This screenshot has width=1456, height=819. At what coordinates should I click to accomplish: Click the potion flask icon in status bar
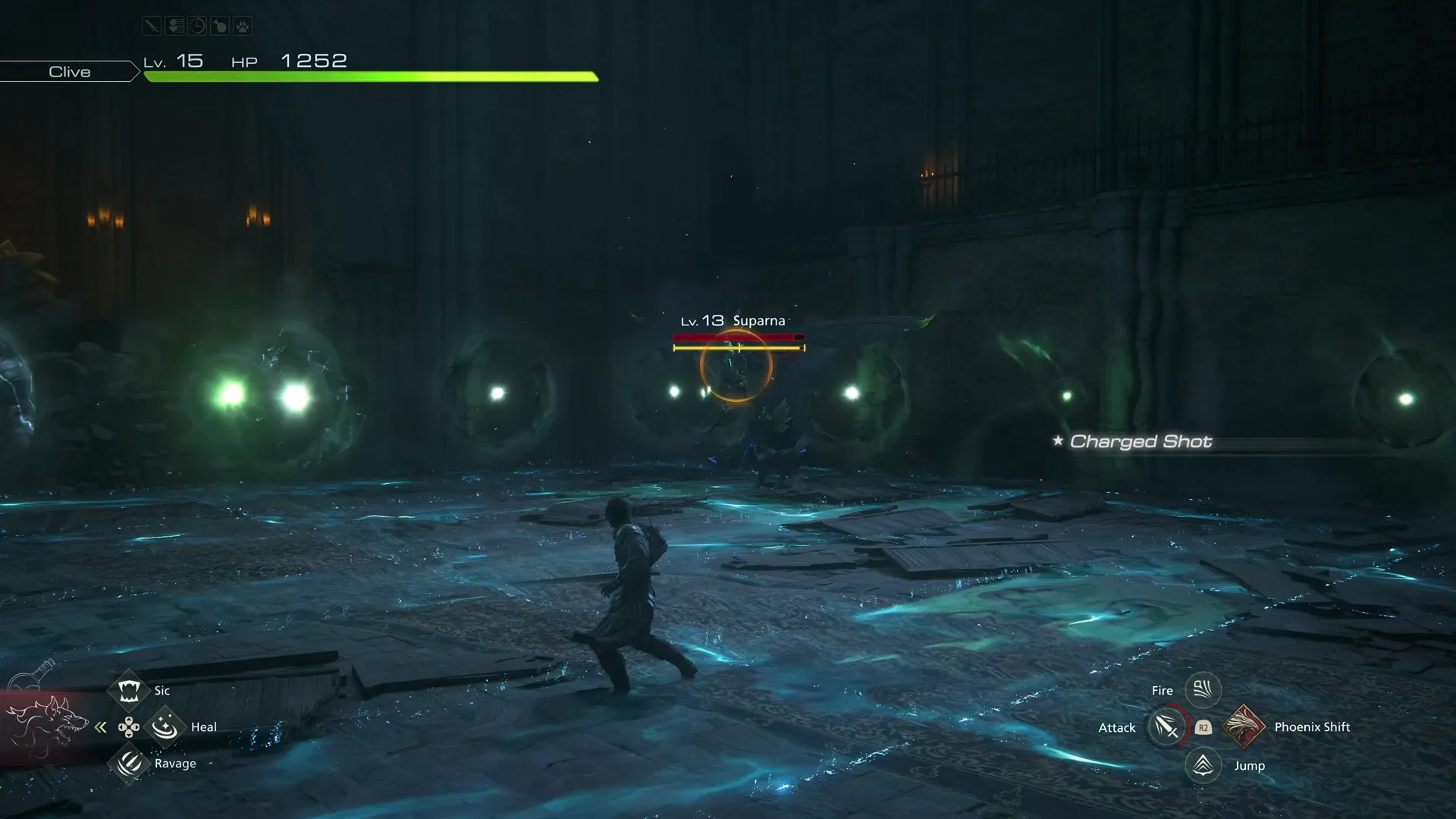point(220,25)
